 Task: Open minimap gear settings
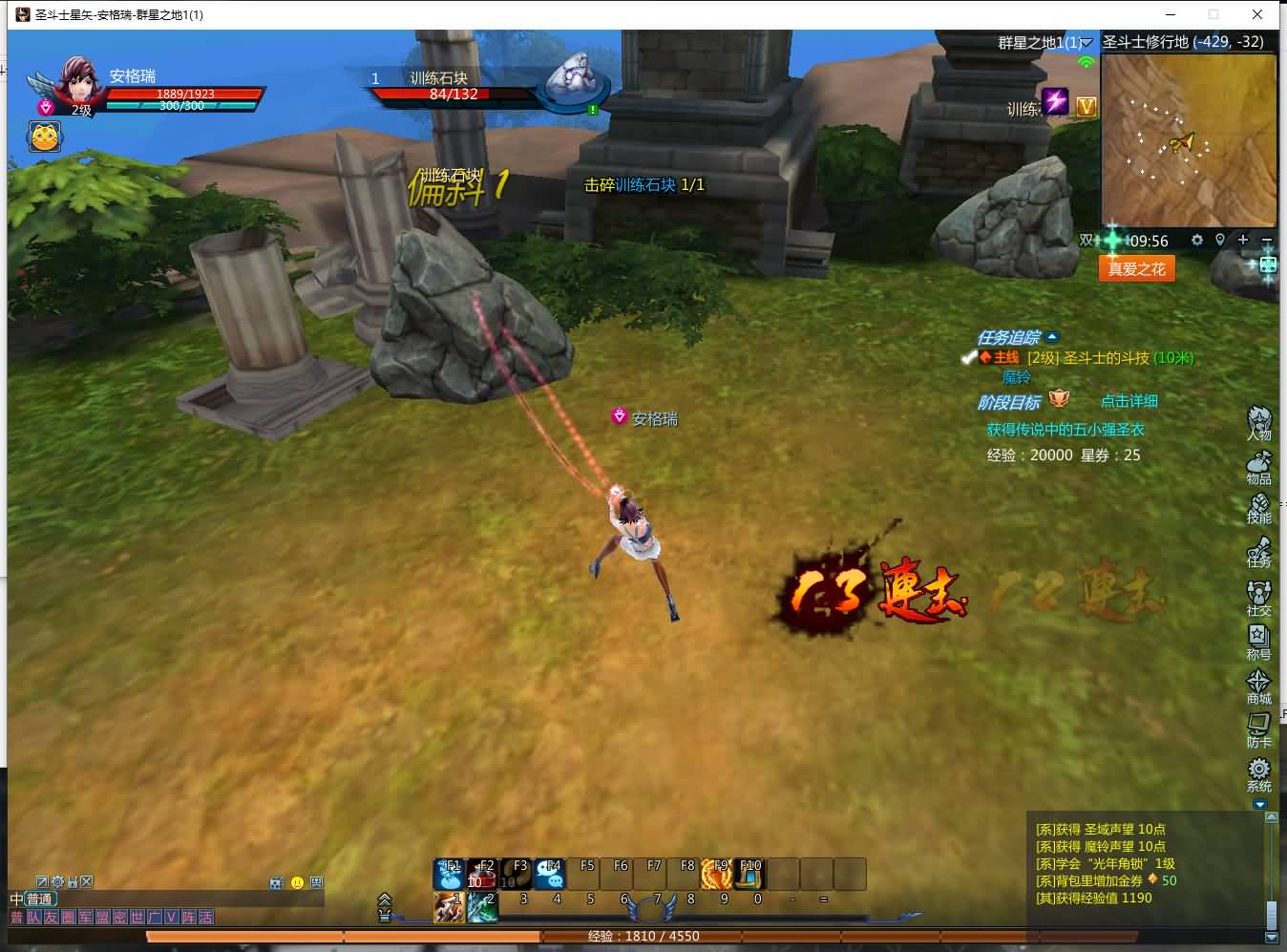(1196, 240)
